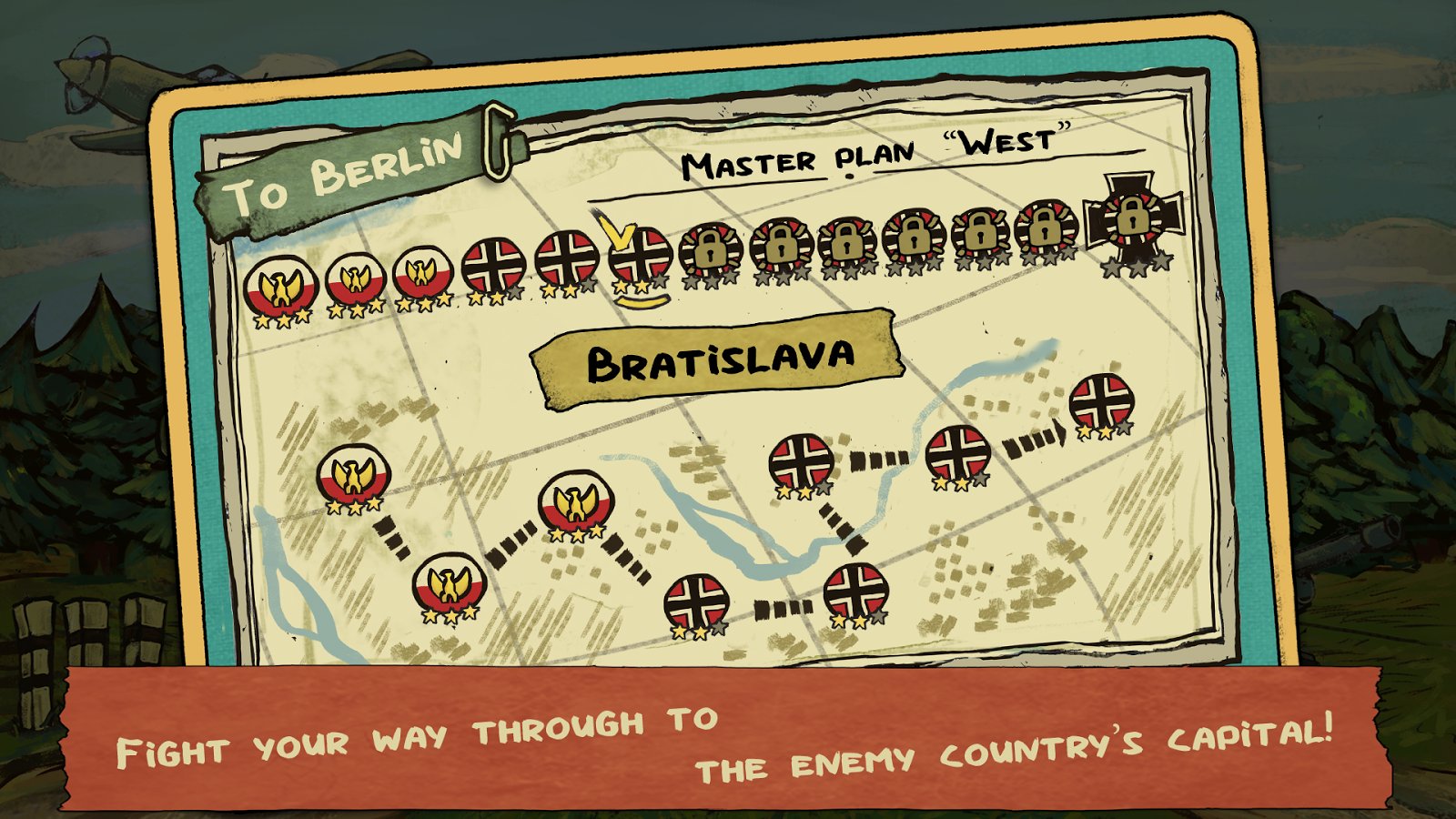Choose the cross level the path arrow points to

coord(1101,400)
